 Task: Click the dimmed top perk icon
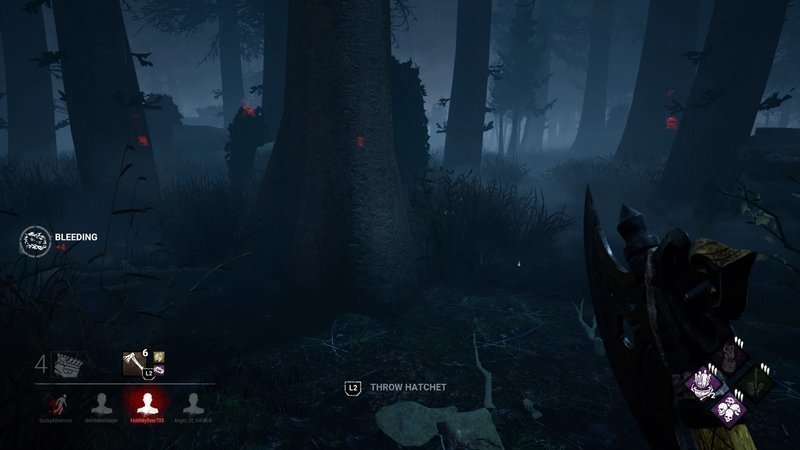coord(728,358)
